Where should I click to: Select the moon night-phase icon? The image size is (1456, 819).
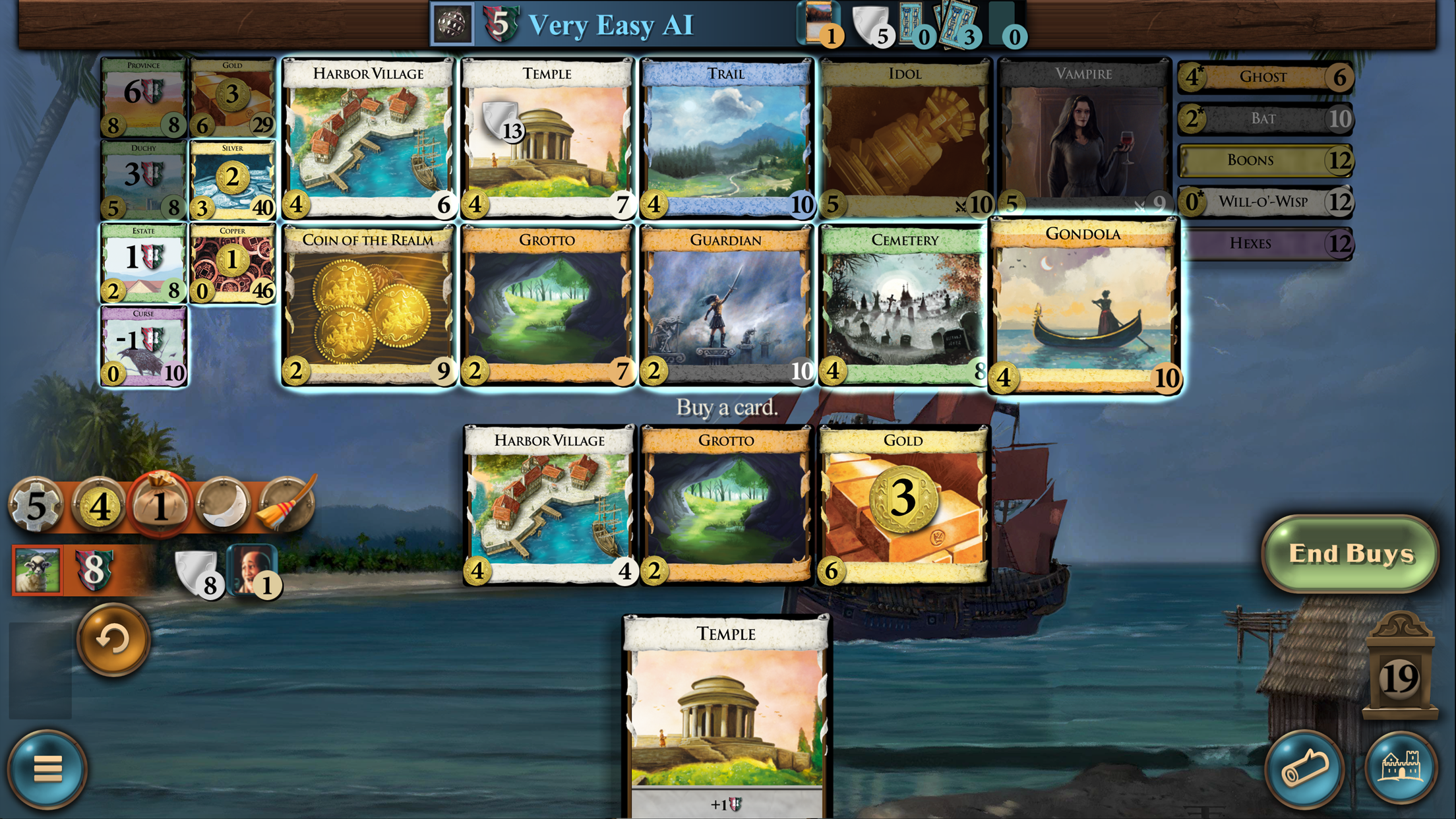coord(222,505)
